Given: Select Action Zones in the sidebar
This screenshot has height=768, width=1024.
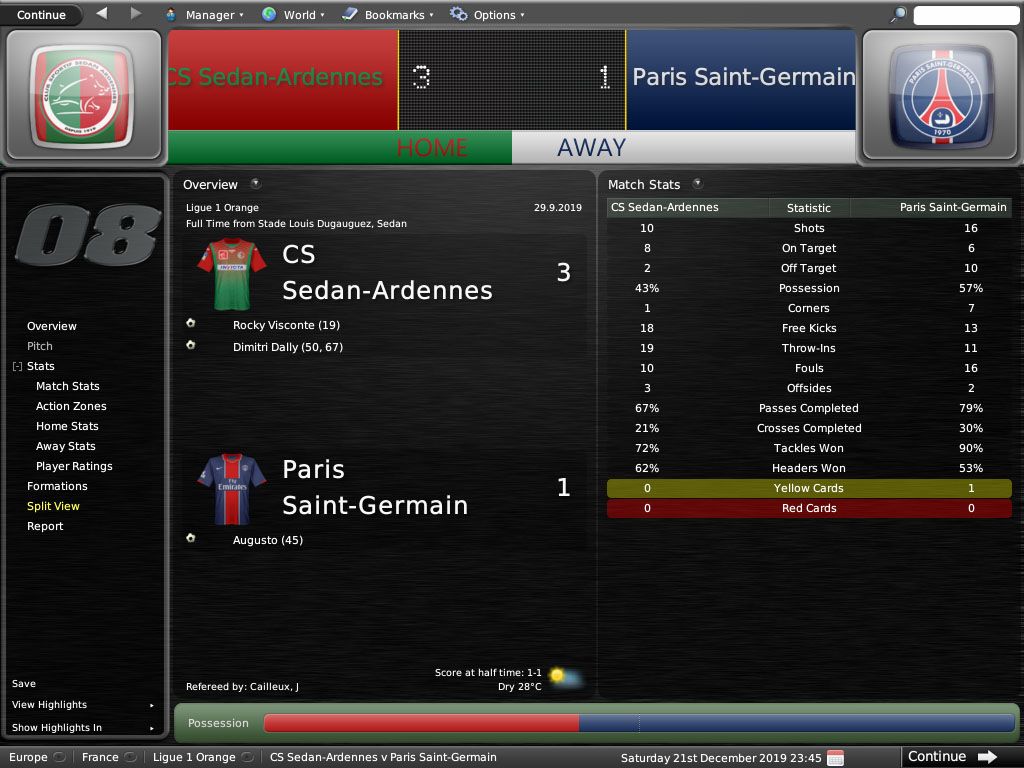Looking at the screenshot, I should pos(71,406).
